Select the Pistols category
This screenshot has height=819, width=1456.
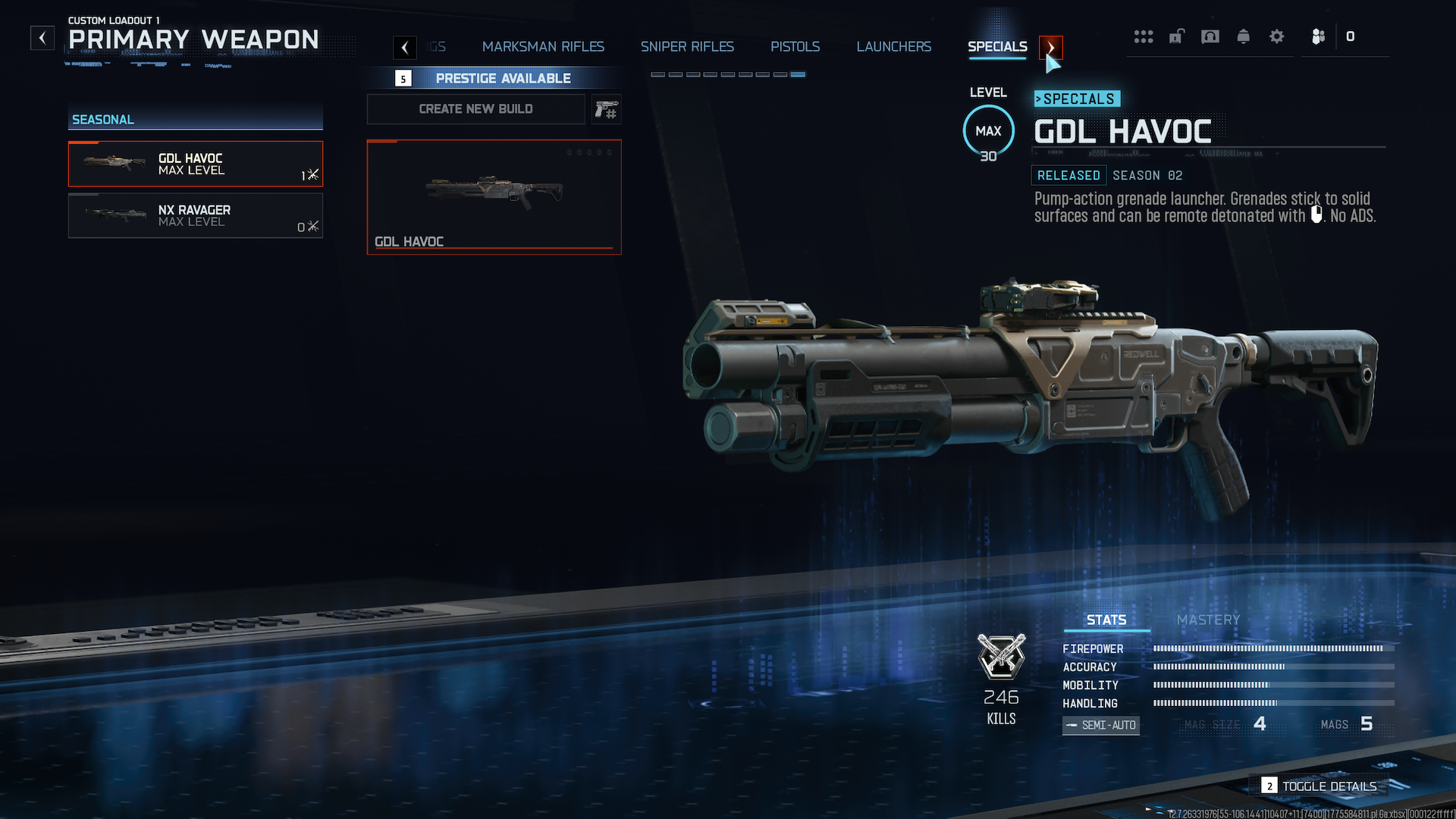click(795, 47)
